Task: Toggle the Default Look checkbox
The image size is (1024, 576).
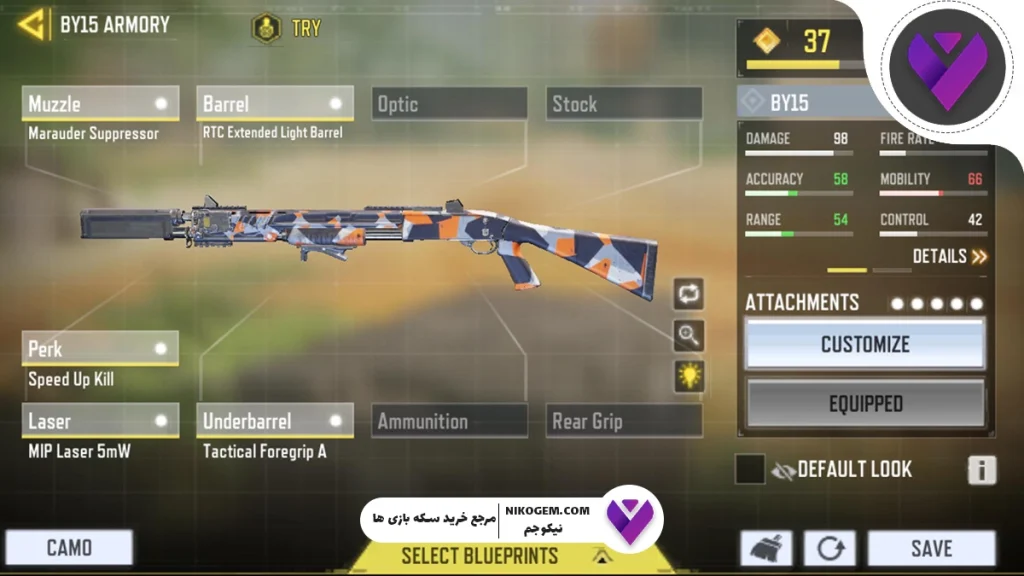Action: [750, 469]
